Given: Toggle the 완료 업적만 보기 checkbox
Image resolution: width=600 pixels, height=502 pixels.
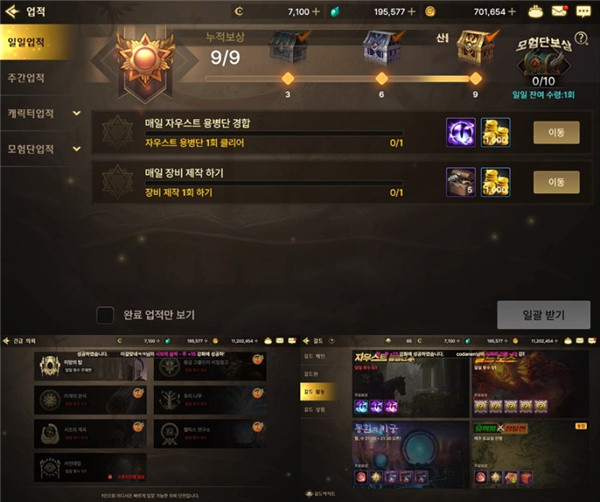Looking at the screenshot, I should pos(104,315).
